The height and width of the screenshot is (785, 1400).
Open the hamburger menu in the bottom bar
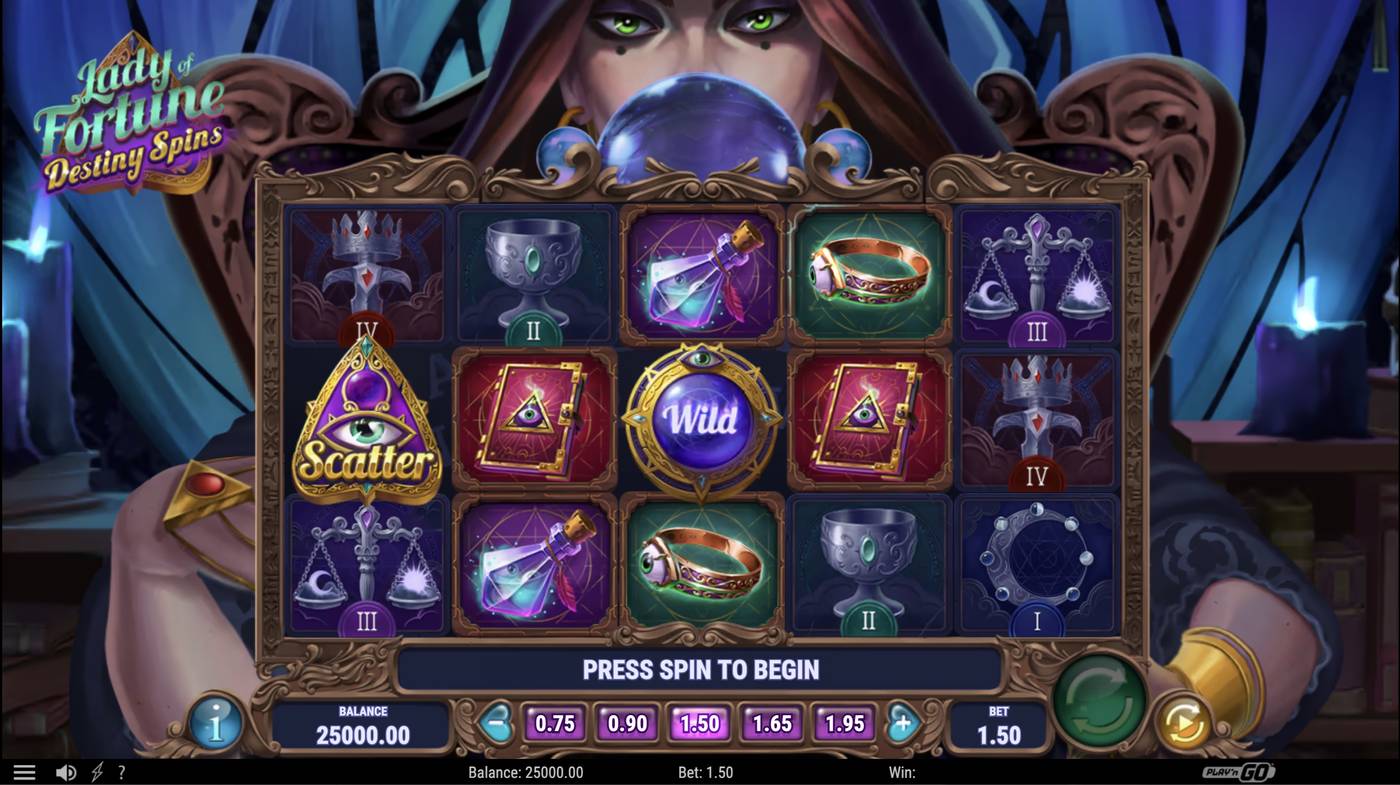pos(22,770)
